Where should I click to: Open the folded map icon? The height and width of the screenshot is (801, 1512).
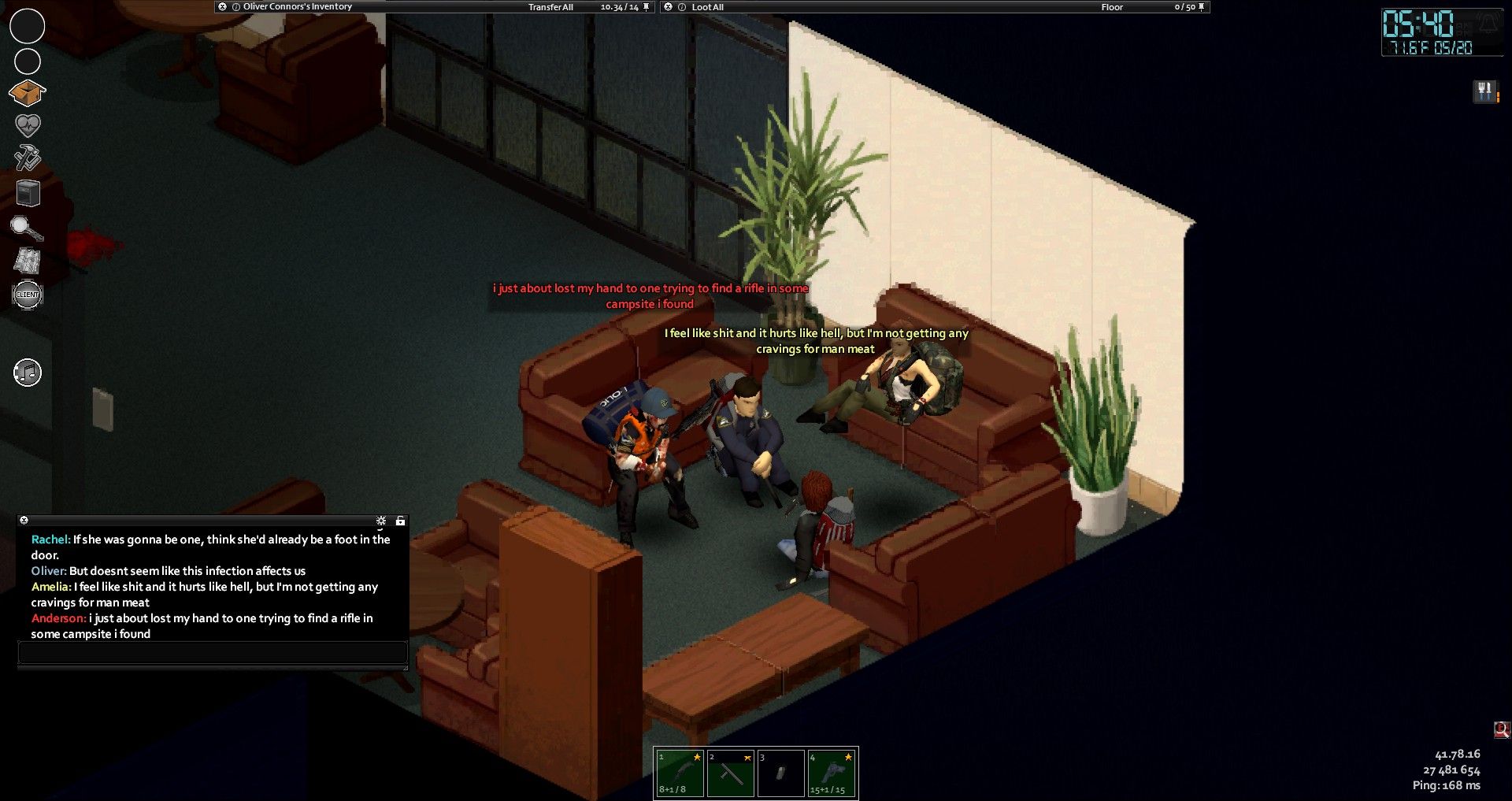[x=28, y=261]
